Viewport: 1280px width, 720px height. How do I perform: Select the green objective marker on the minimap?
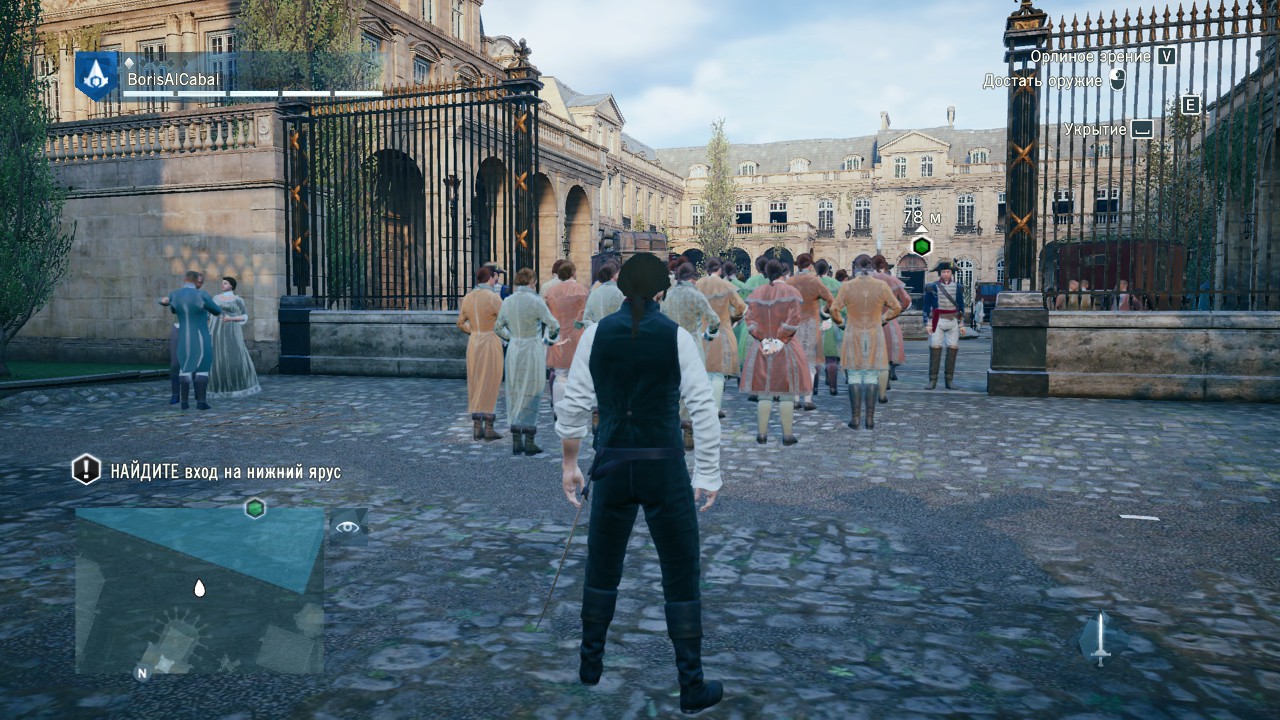click(x=255, y=508)
